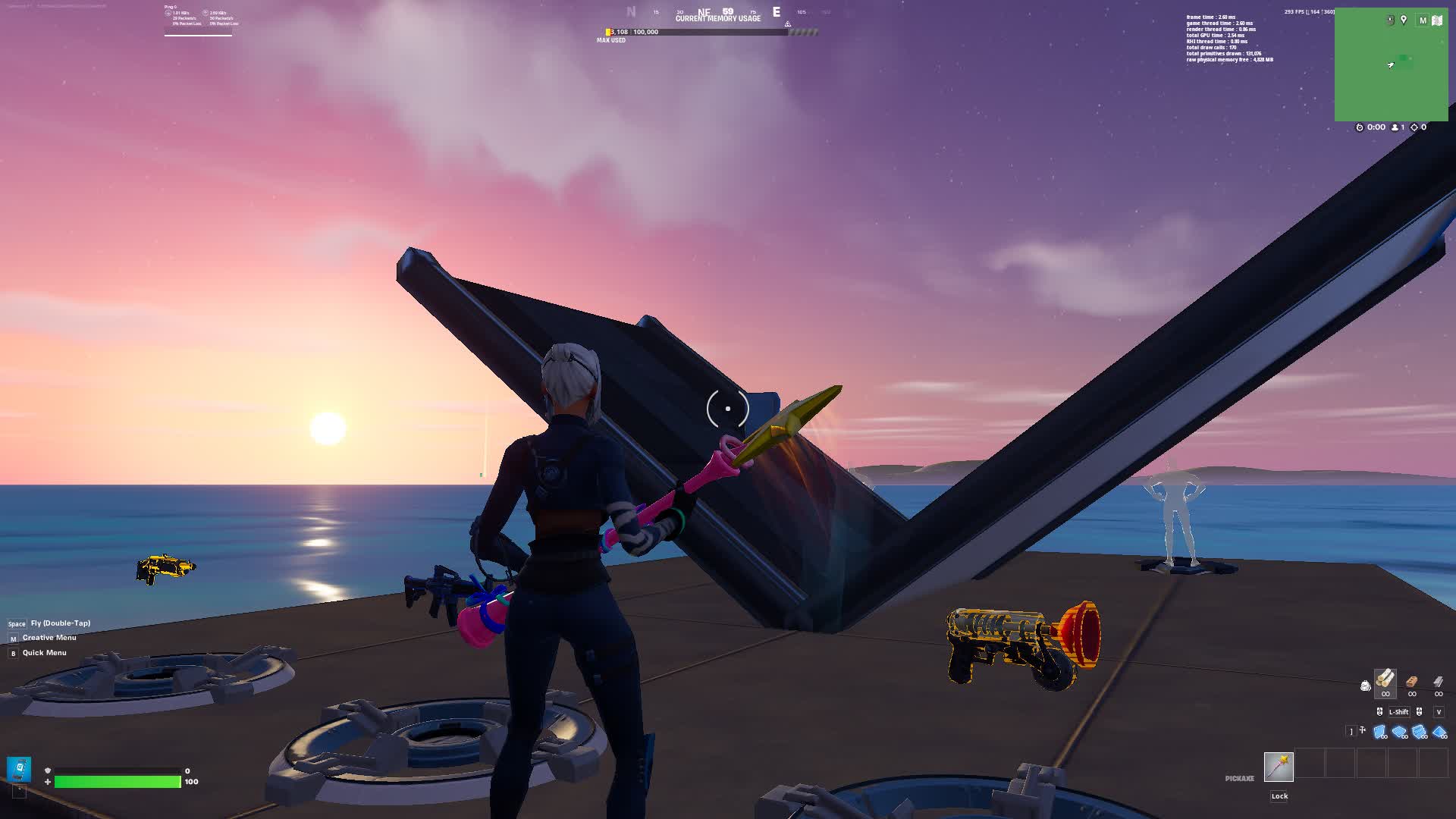Viewport: 1456px width, 819px height.
Task: Click the map marker pin icon
Action: tap(1404, 20)
